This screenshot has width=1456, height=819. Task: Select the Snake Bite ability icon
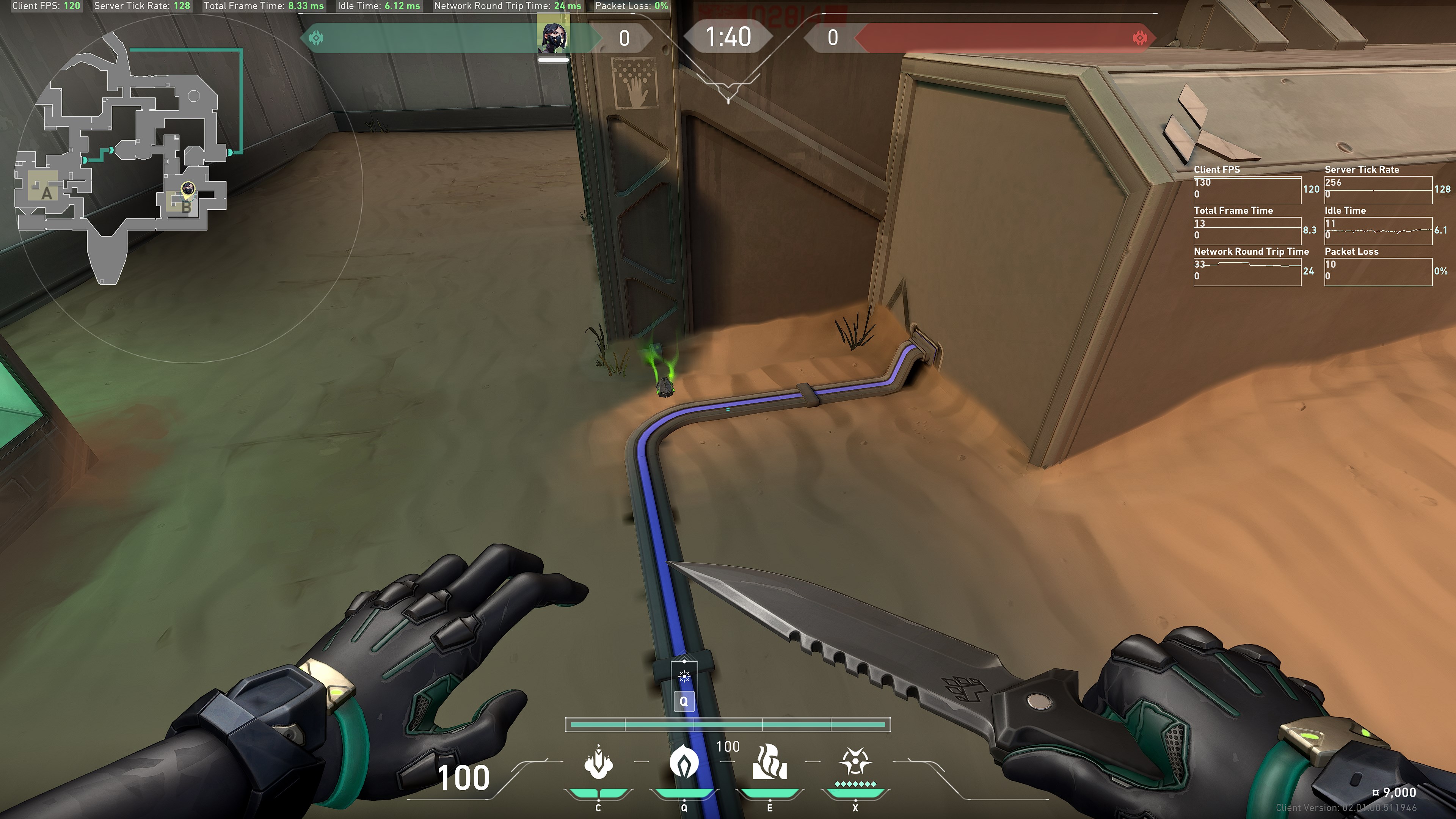(x=599, y=763)
